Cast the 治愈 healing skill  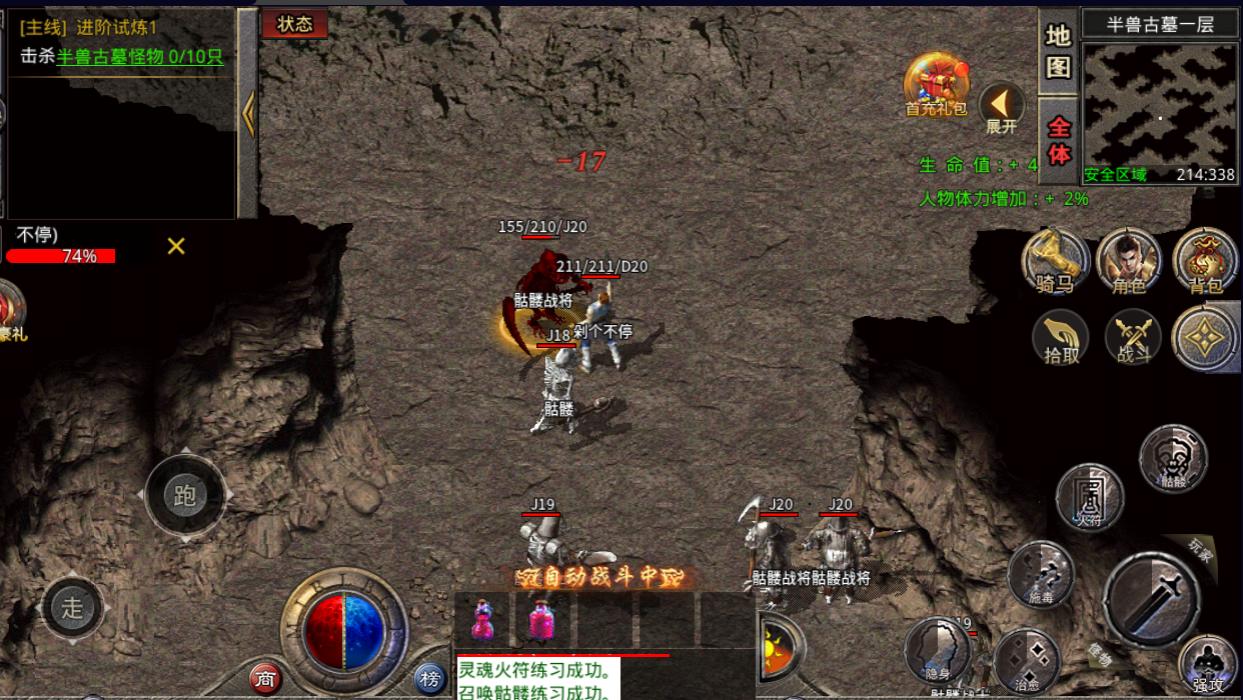click(1027, 660)
